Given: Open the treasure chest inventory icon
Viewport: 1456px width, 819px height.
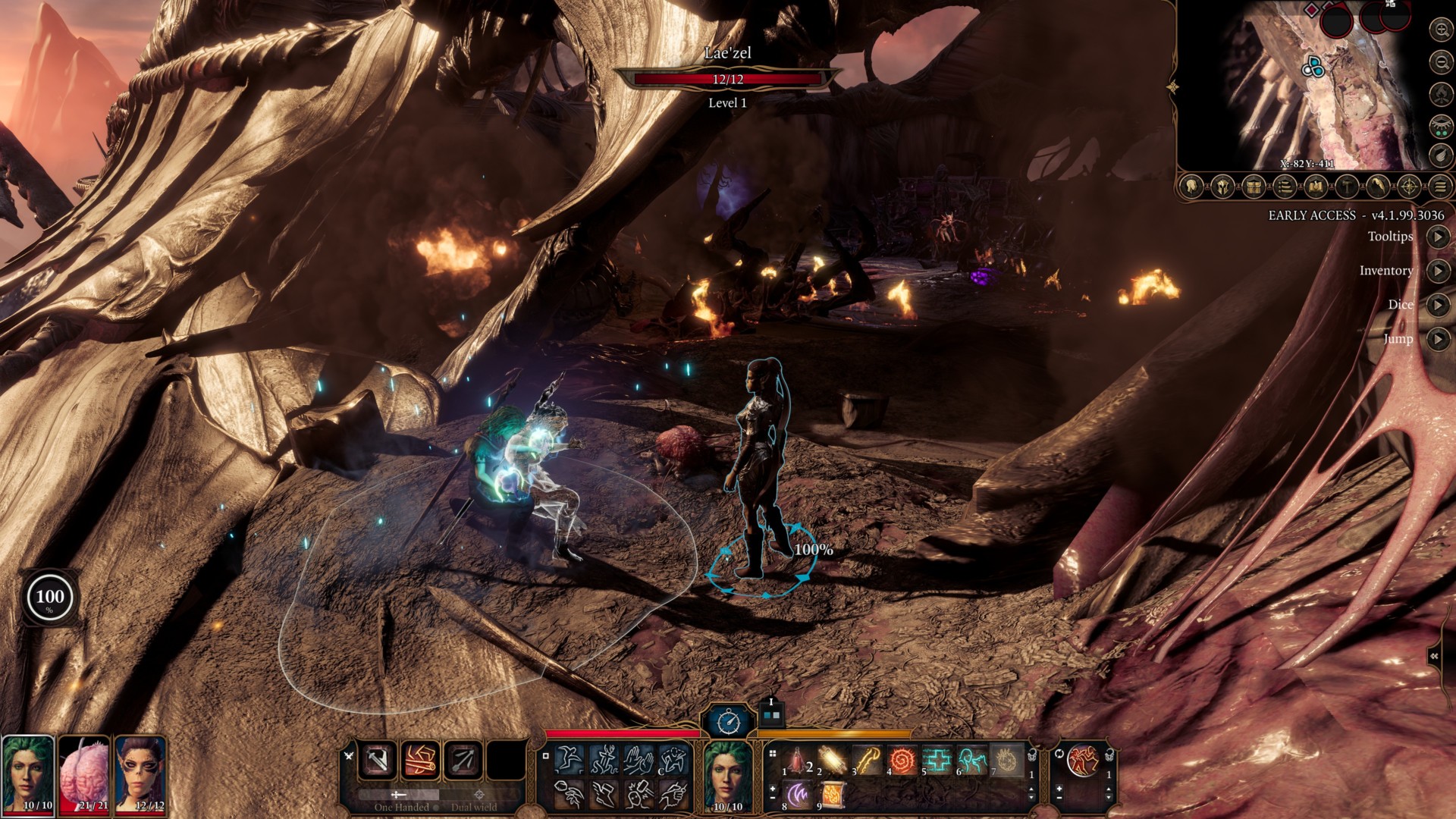Looking at the screenshot, I should 1253,186.
